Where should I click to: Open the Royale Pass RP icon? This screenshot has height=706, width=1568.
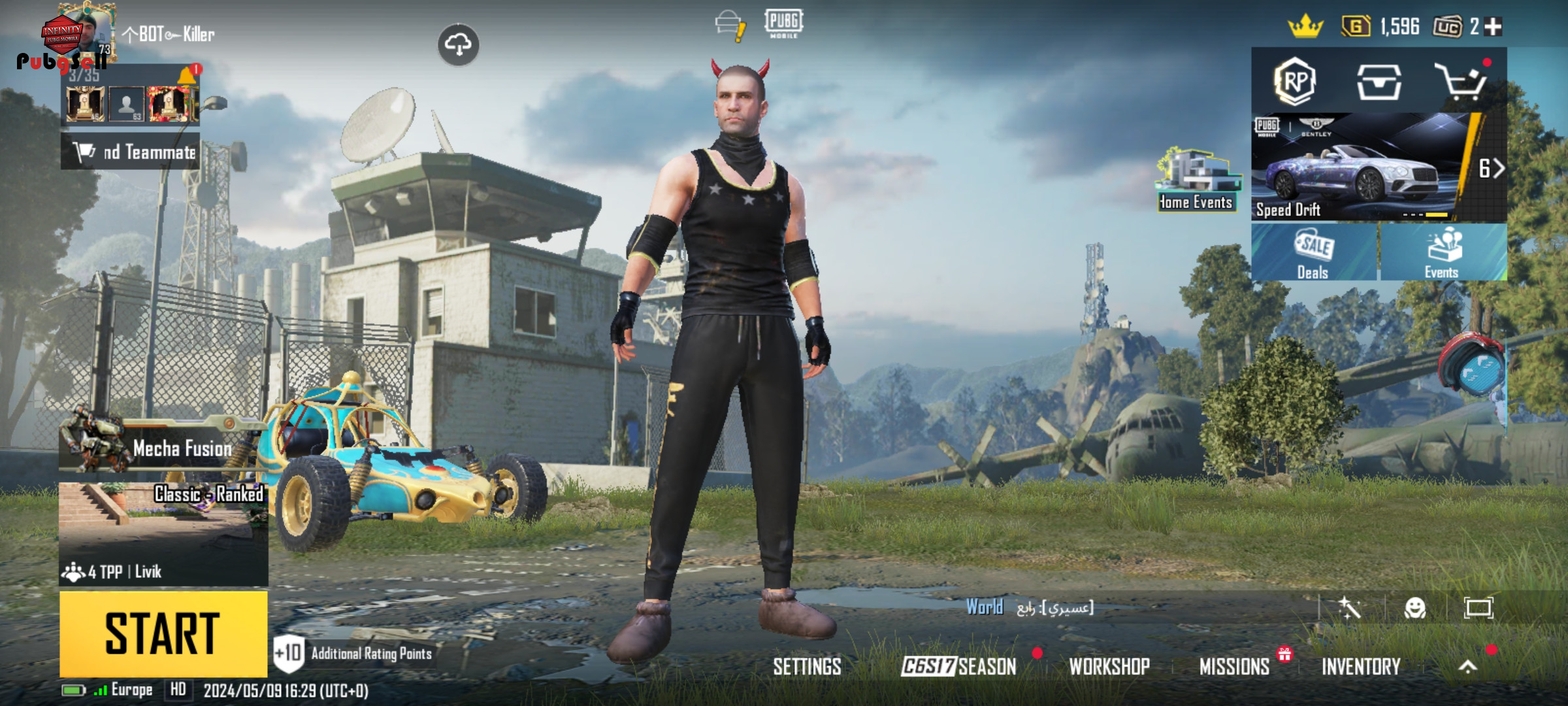pyautogui.click(x=1294, y=82)
